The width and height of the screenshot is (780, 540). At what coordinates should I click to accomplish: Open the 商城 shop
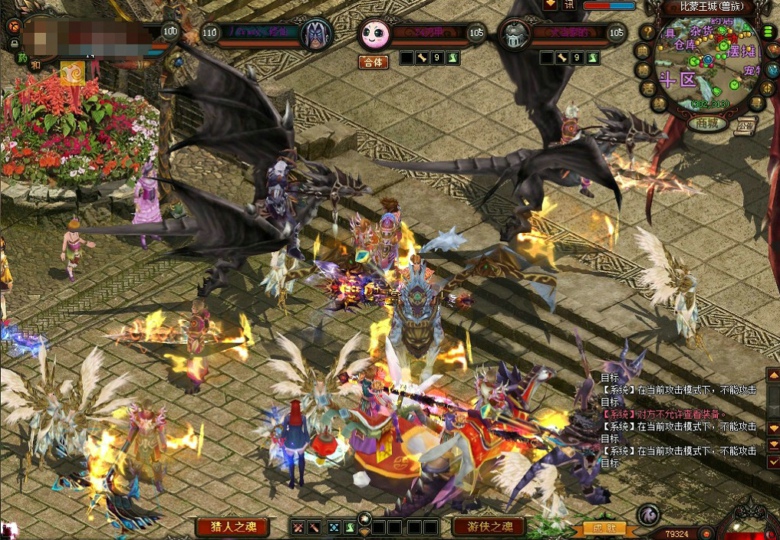[706, 124]
